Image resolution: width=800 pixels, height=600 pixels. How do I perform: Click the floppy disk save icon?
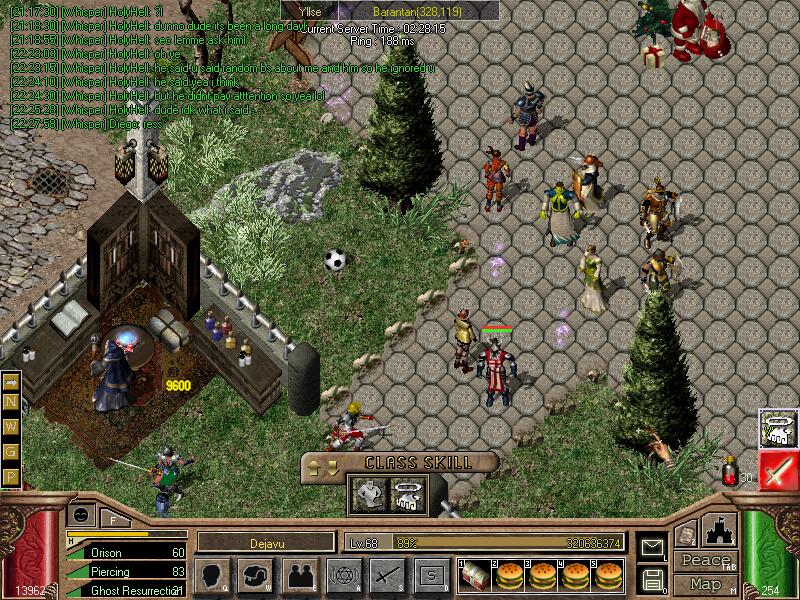tap(653, 578)
